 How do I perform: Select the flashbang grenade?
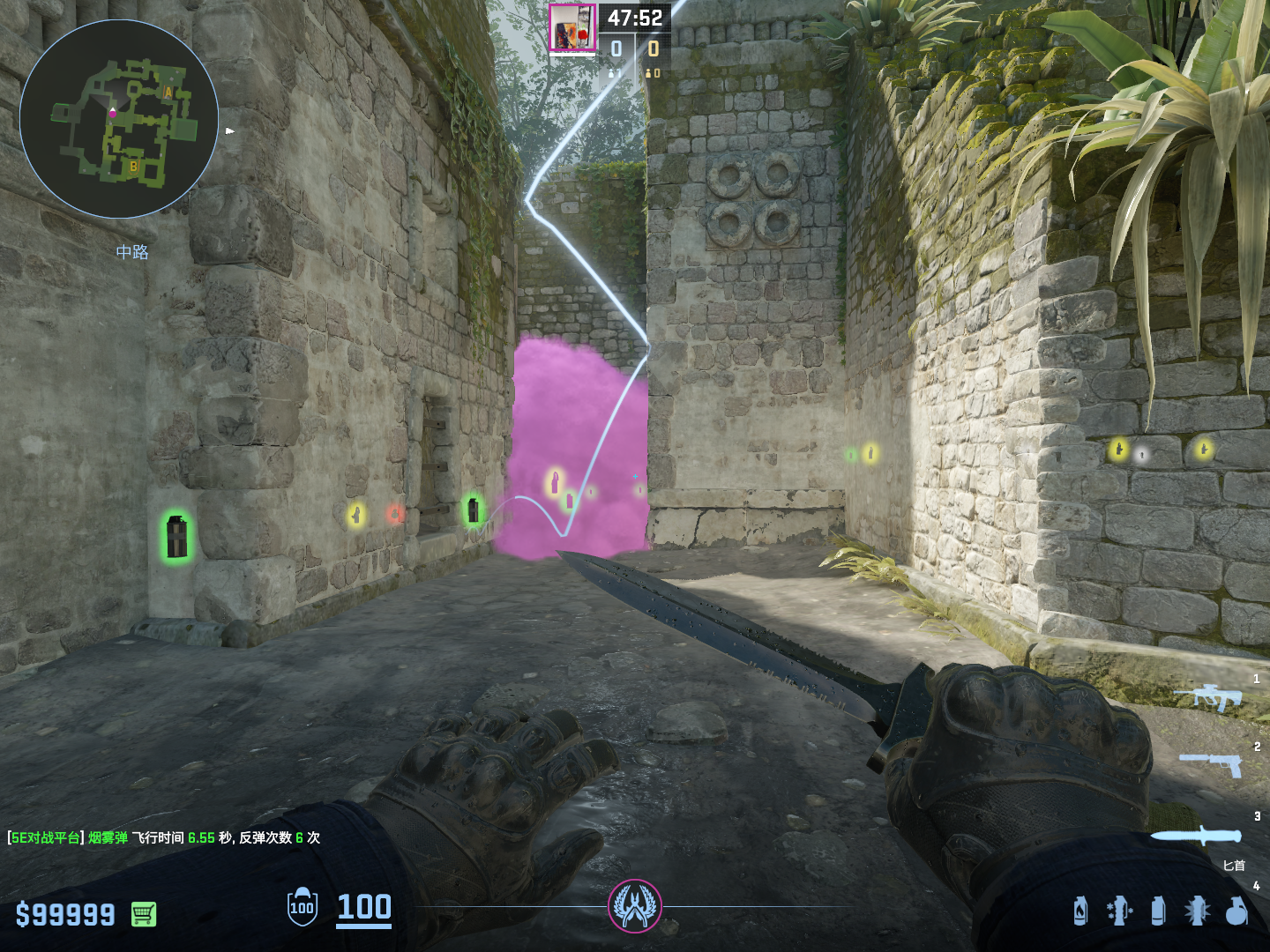(1197, 911)
